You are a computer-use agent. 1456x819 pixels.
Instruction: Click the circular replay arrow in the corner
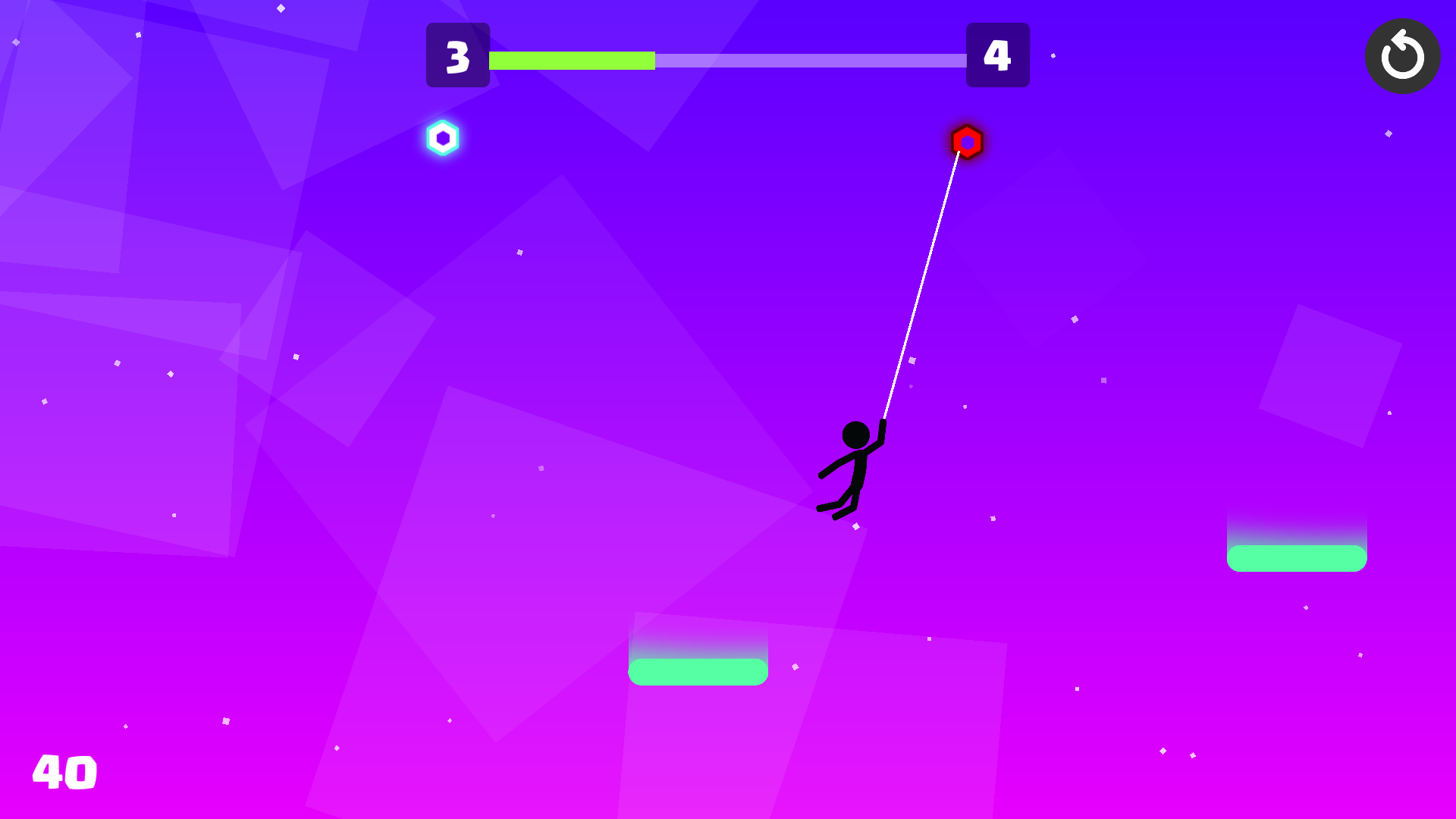click(x=1402, y=56)
